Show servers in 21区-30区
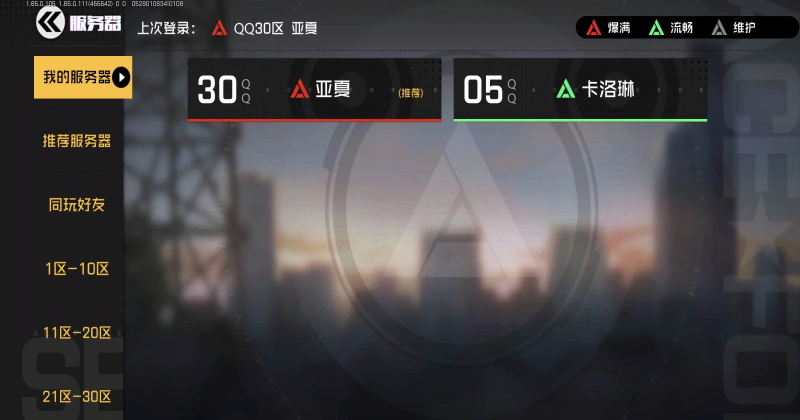The image size is (800, 420). pyautogui.click(x=77, y=397)
